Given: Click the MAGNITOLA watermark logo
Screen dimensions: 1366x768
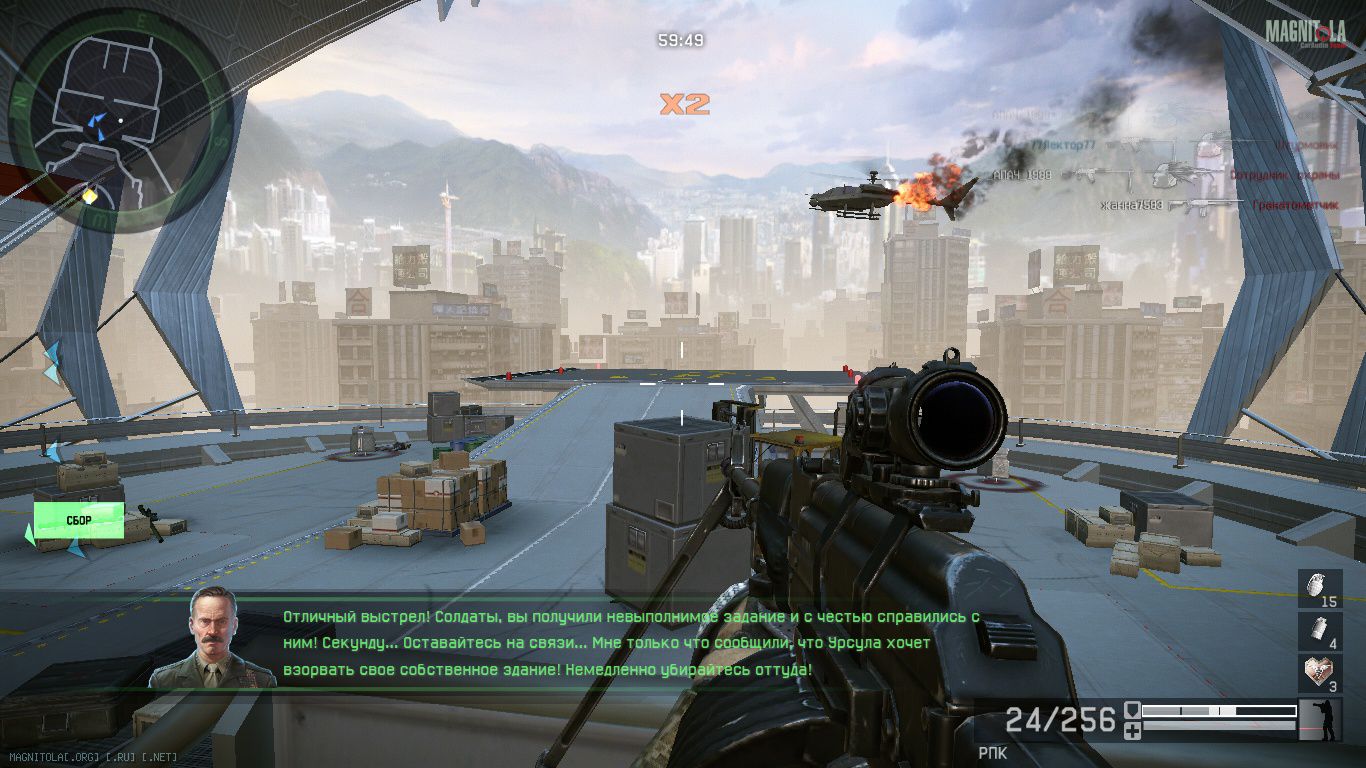Looking at the screenshot, I should [x=1305, y=33].
